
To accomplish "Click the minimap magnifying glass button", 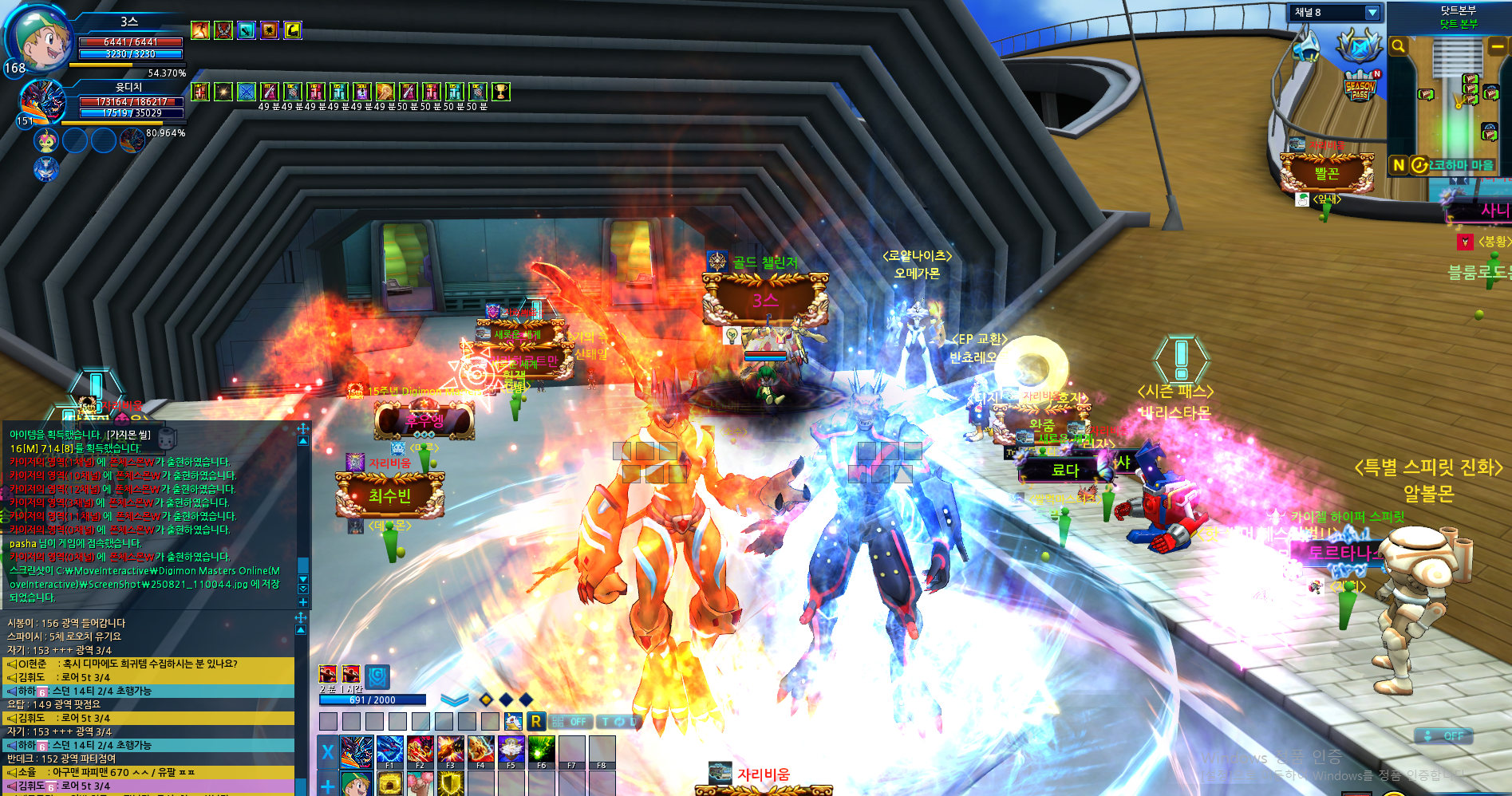I will pyautogui.click(x=1398, y=47).
